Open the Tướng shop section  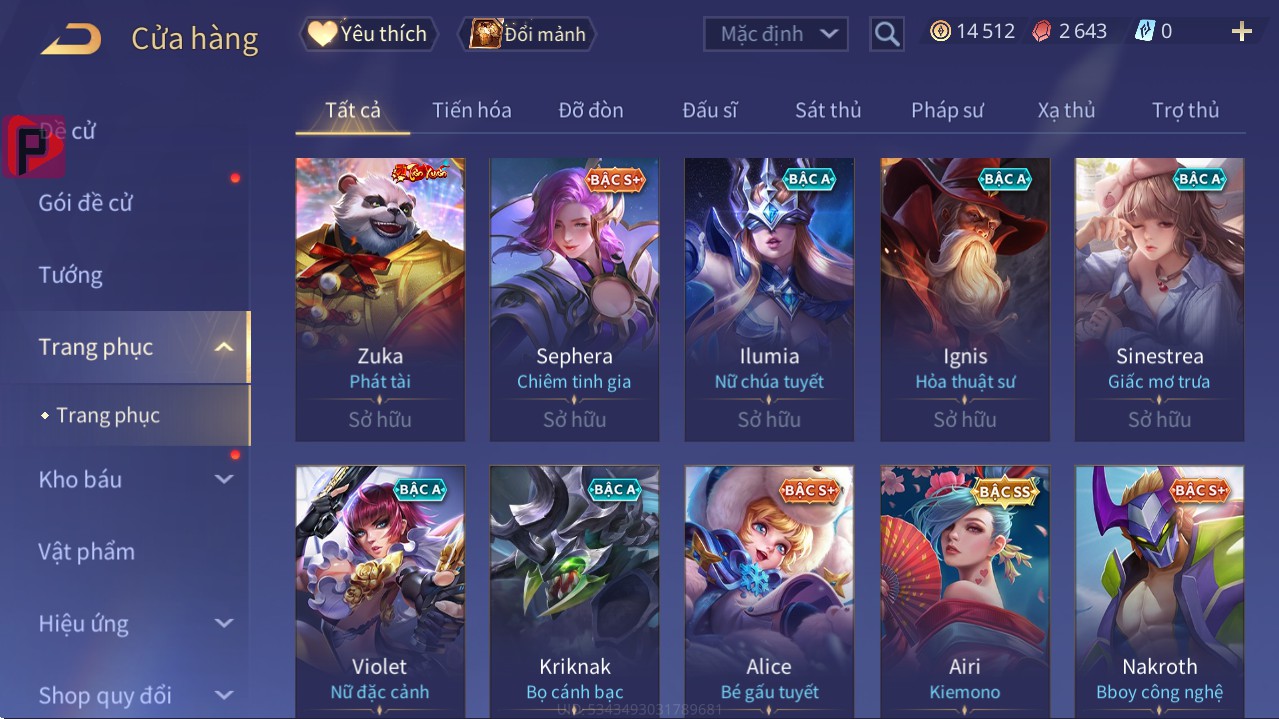coord(71,275)
